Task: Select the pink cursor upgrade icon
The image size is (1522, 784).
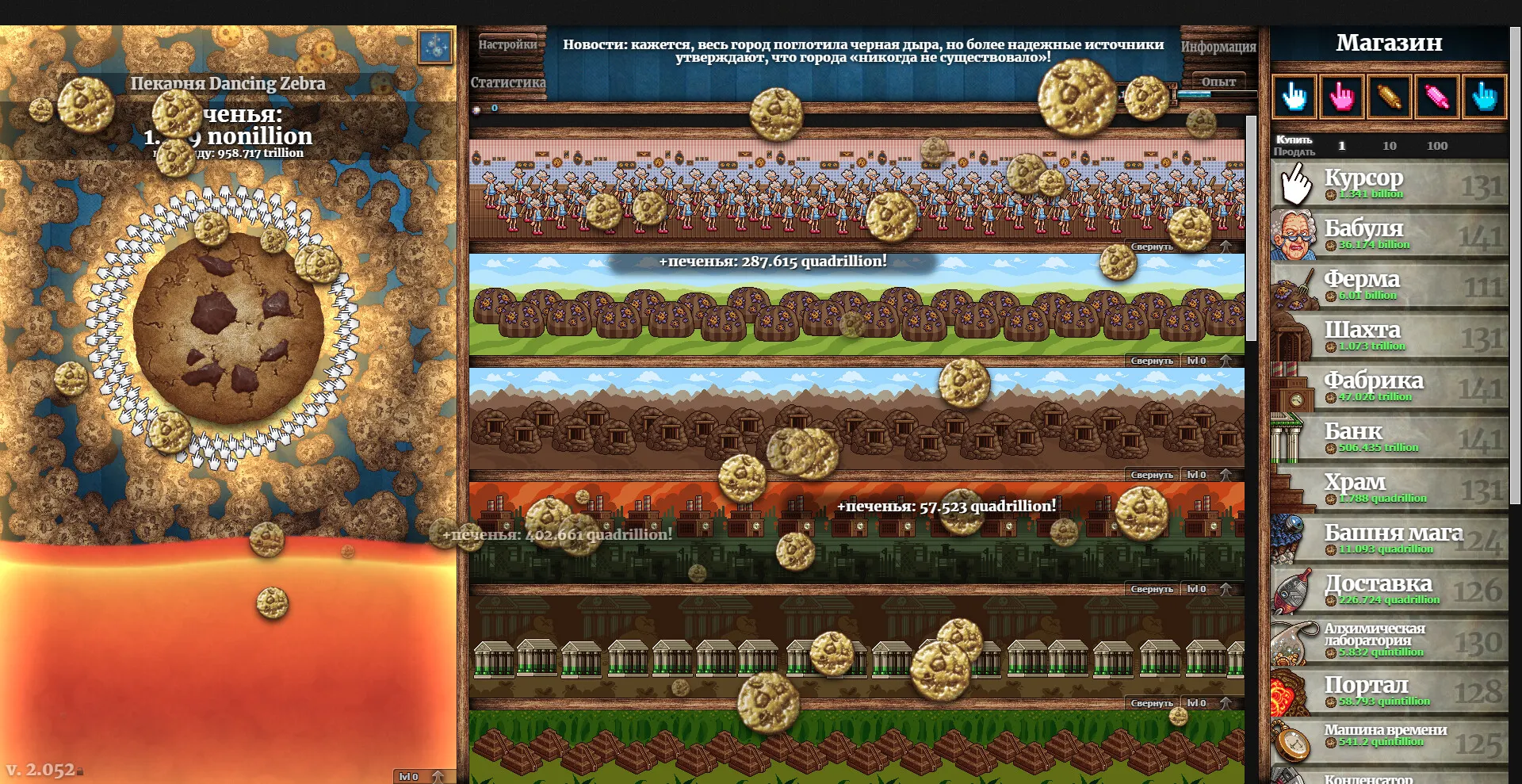Action: click(x=1340, y=95)
